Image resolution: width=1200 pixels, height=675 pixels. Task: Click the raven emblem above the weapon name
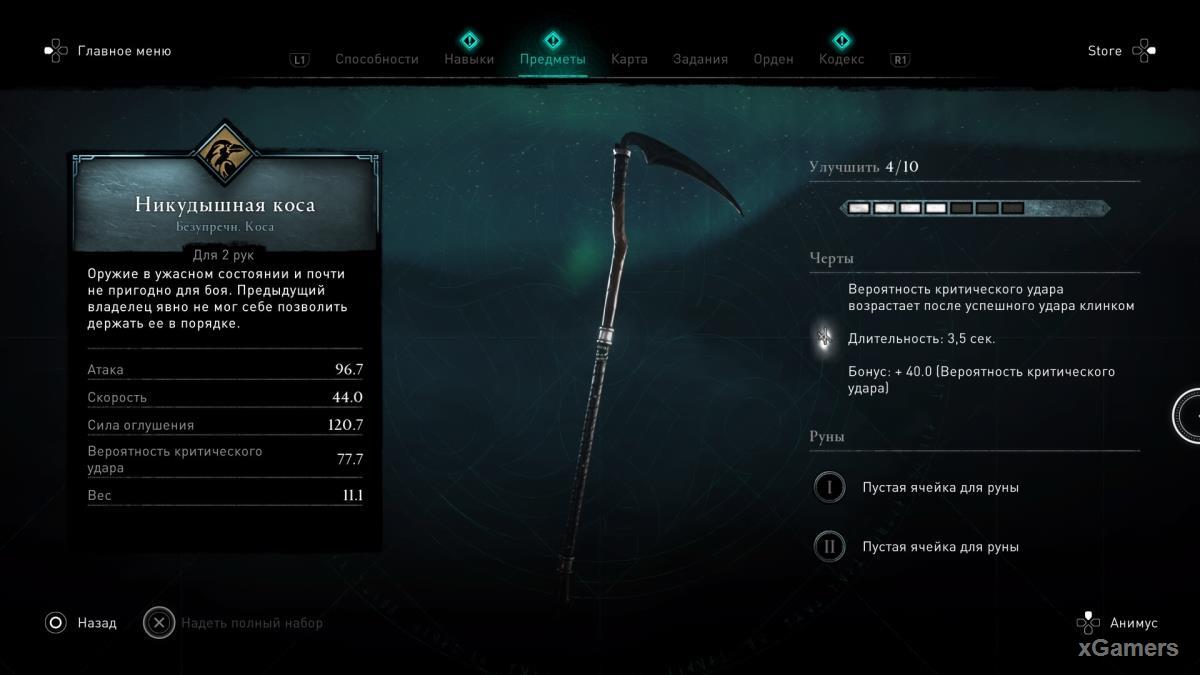225,153
